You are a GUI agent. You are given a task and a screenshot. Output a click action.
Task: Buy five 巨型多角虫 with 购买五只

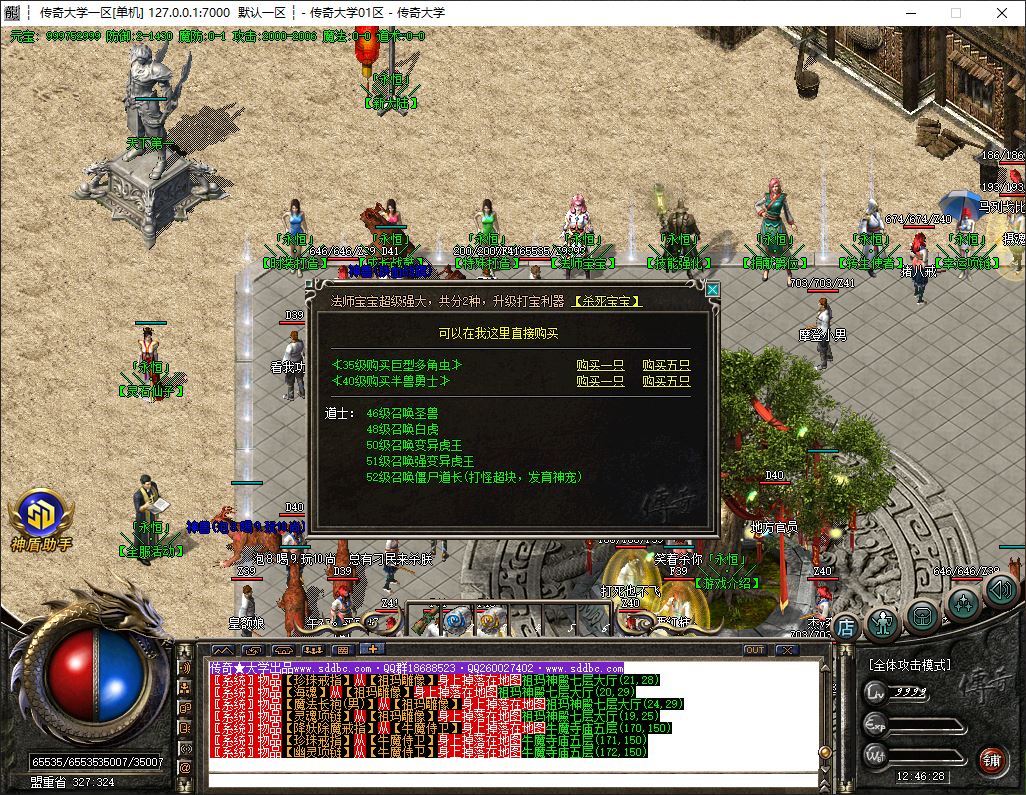666,366
